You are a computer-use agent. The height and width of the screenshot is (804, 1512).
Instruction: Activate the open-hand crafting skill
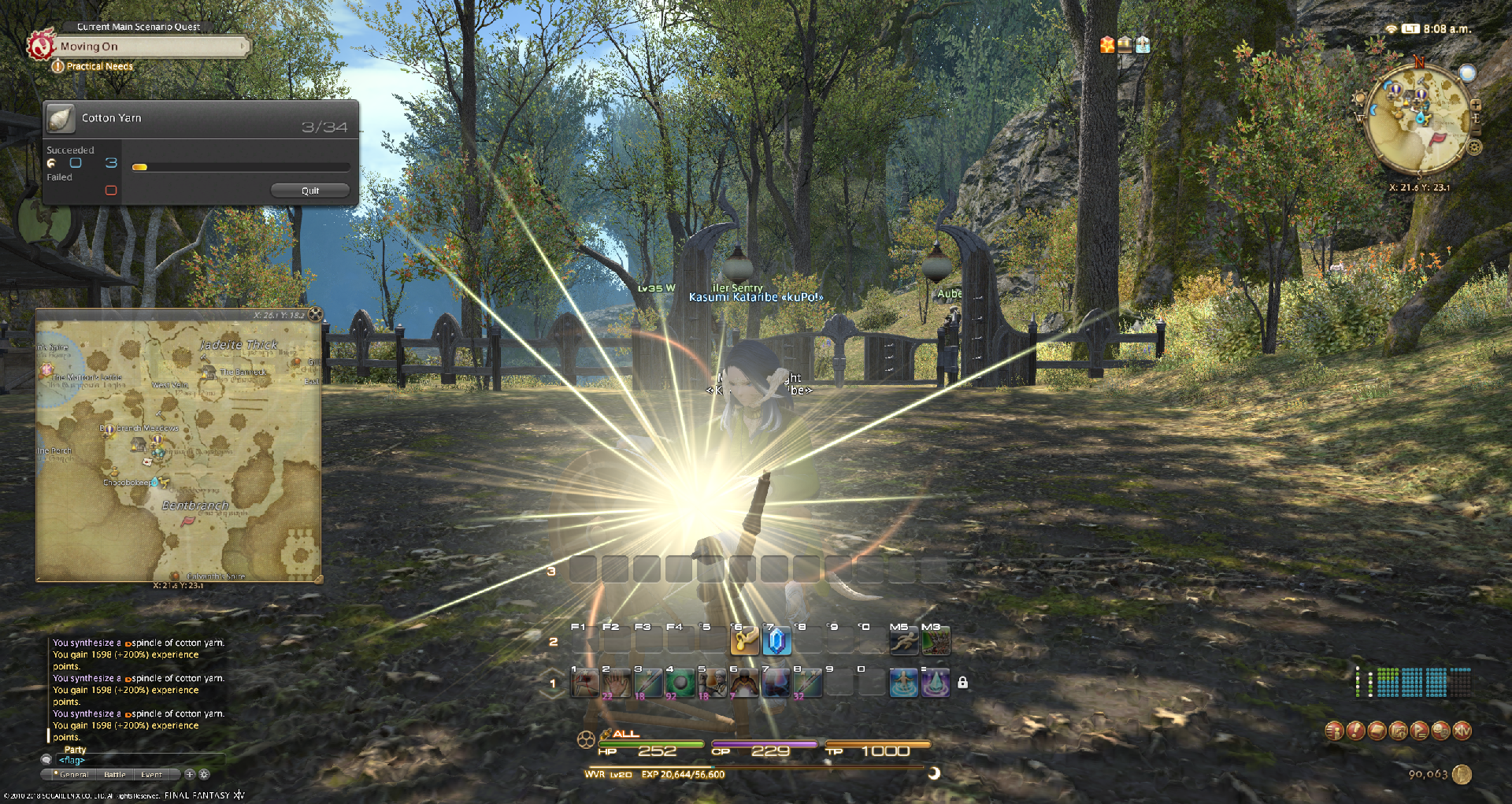pos(617,683)
